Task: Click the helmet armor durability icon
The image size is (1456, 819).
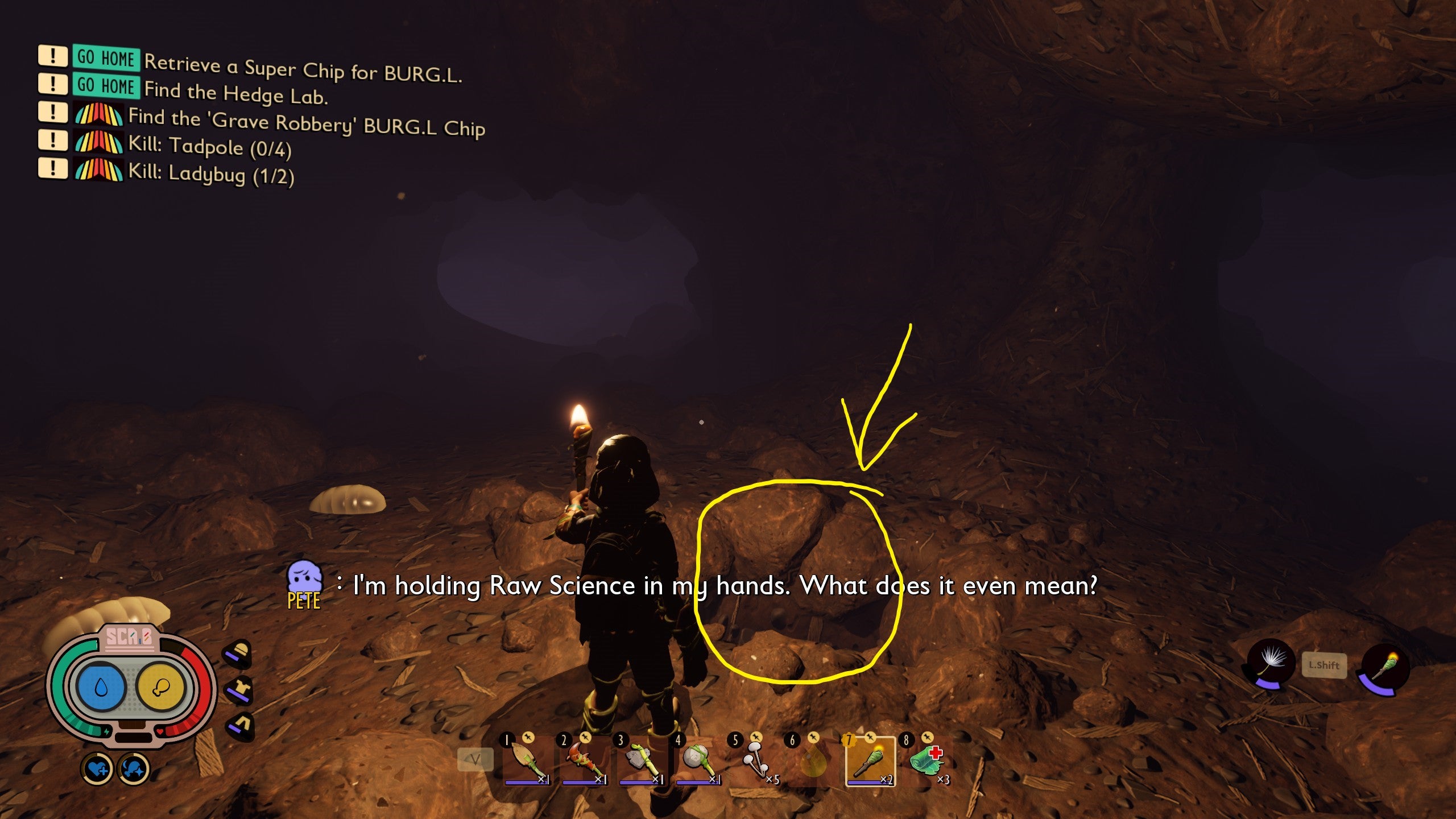Action: click(239, 653)
